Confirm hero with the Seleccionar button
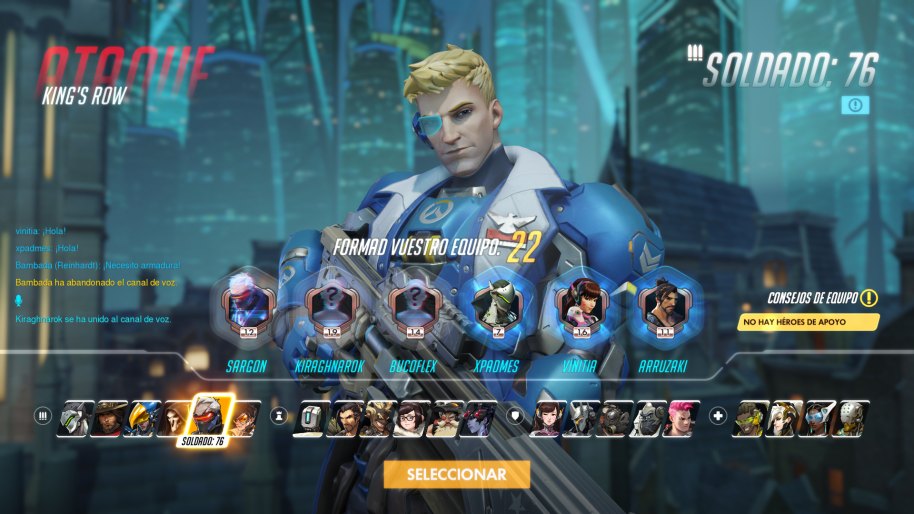 coord(456,474)
